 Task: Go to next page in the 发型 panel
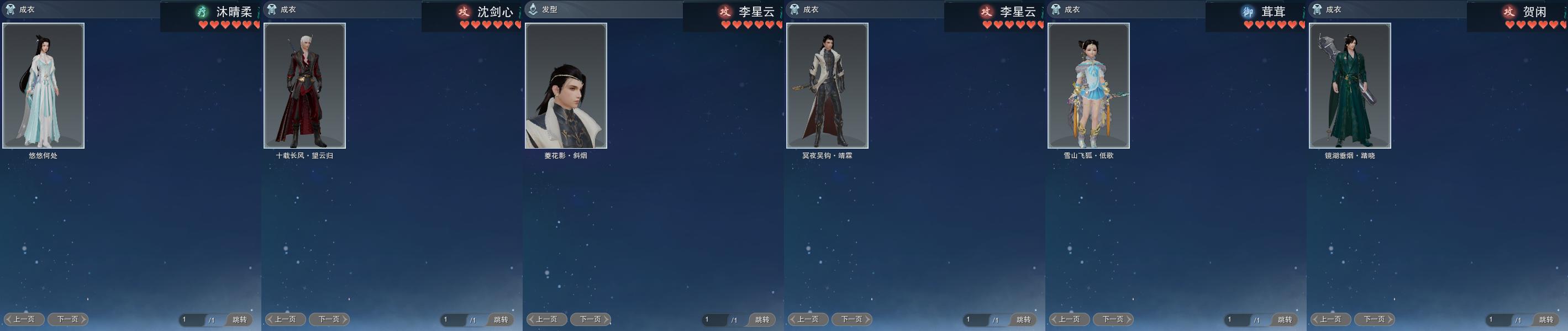590,319
